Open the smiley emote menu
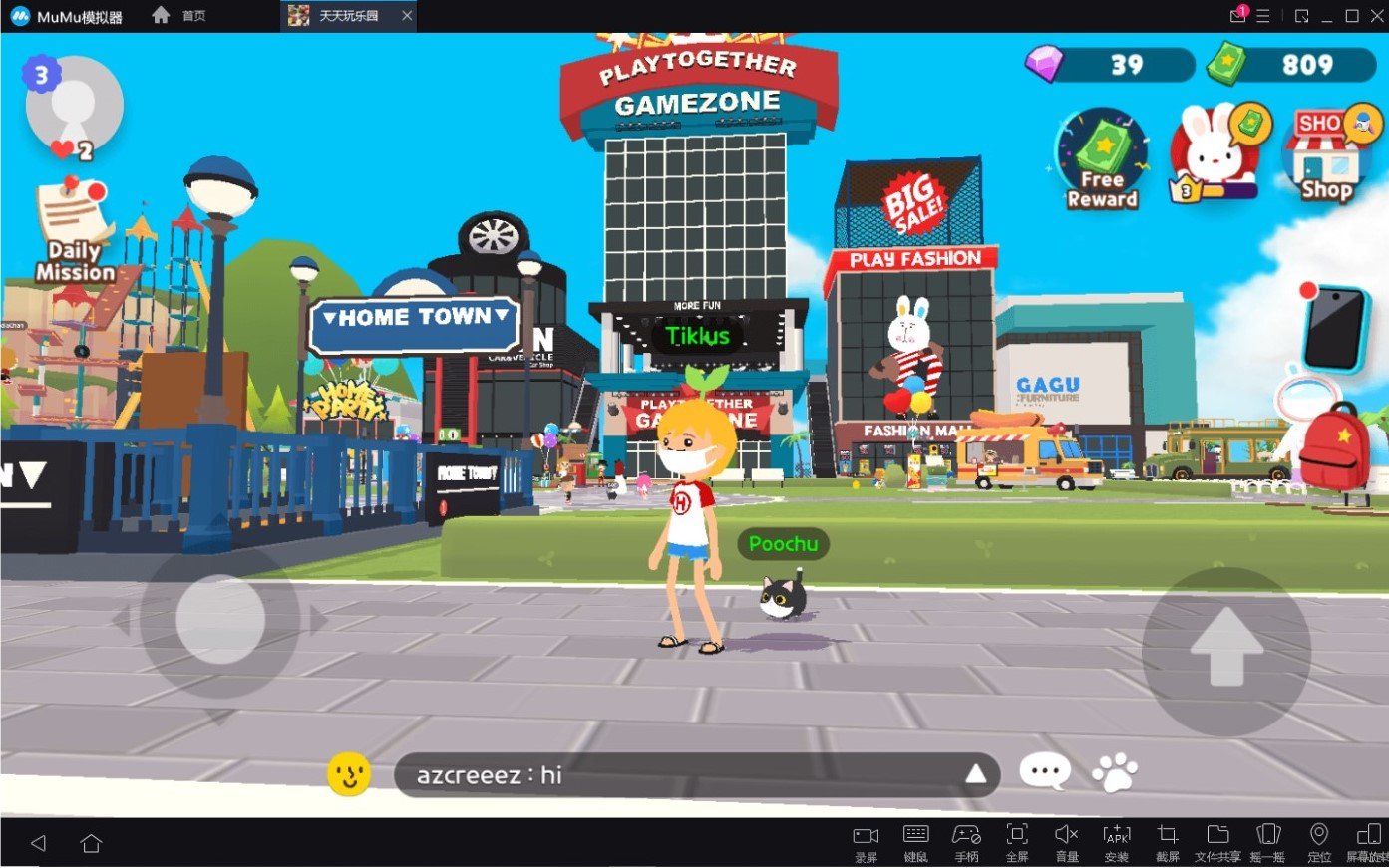1389x868 pixels. point(349,774)
